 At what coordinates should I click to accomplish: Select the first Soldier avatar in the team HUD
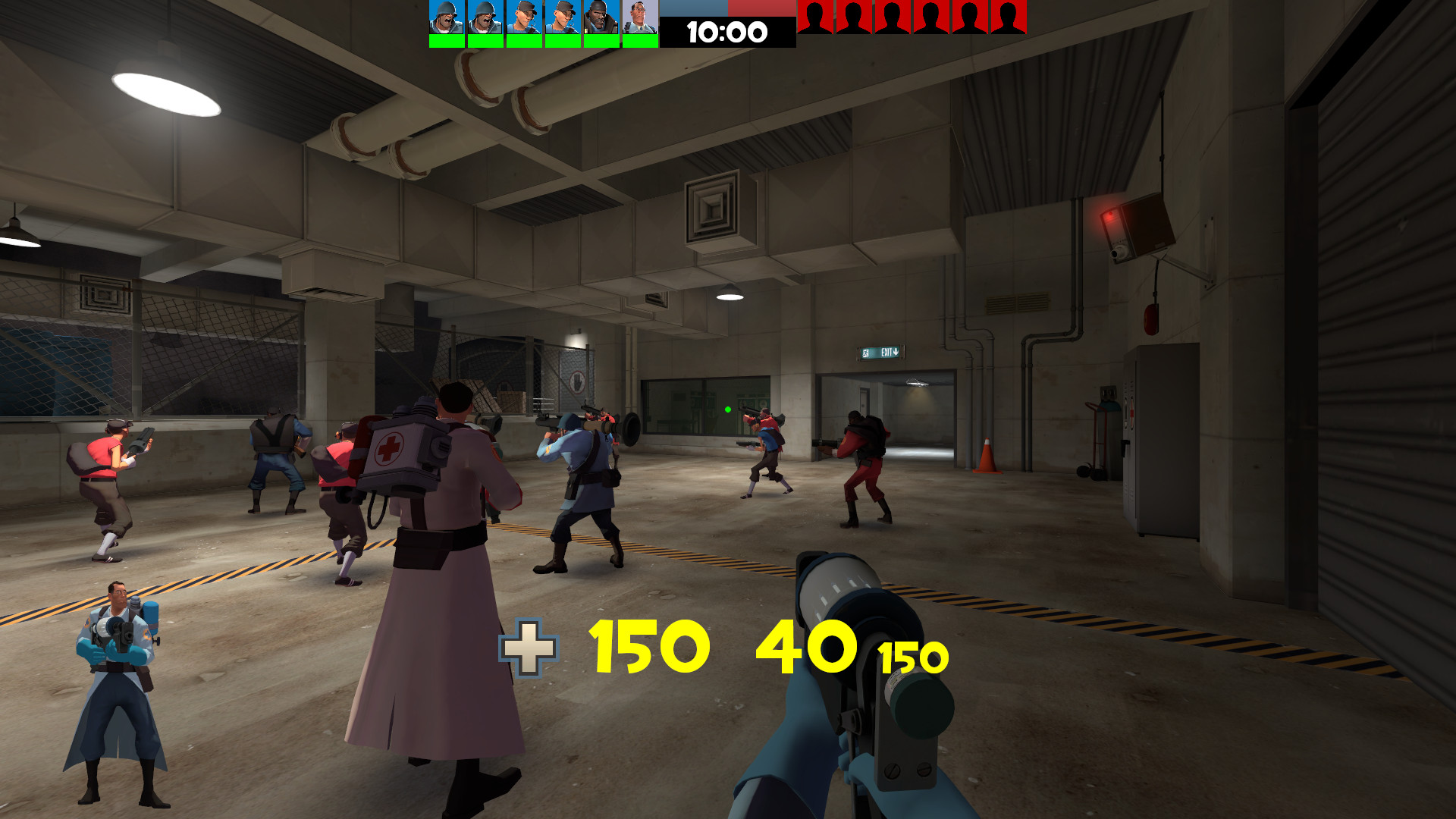tap(447, 17)
